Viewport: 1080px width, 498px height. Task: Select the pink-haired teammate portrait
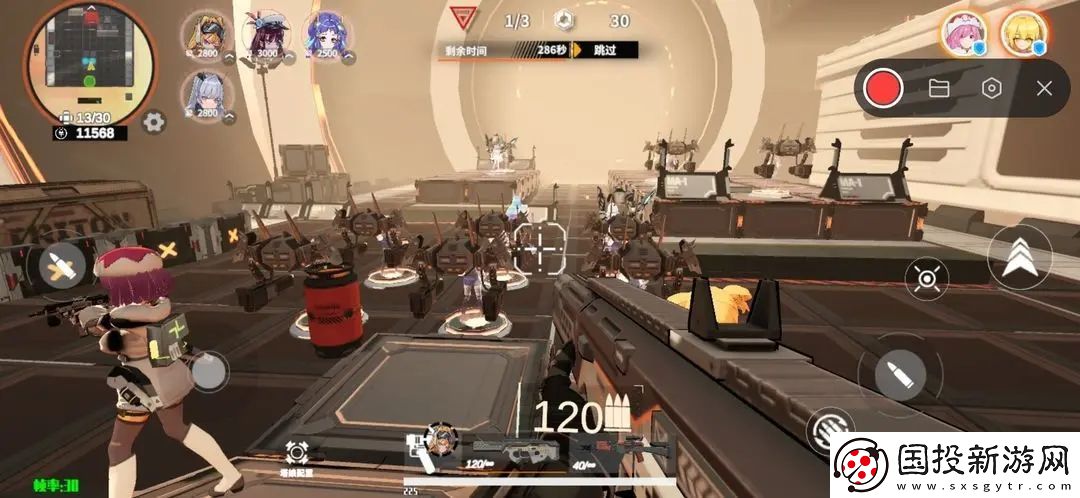pyautogui.click(x=963, y=33)
